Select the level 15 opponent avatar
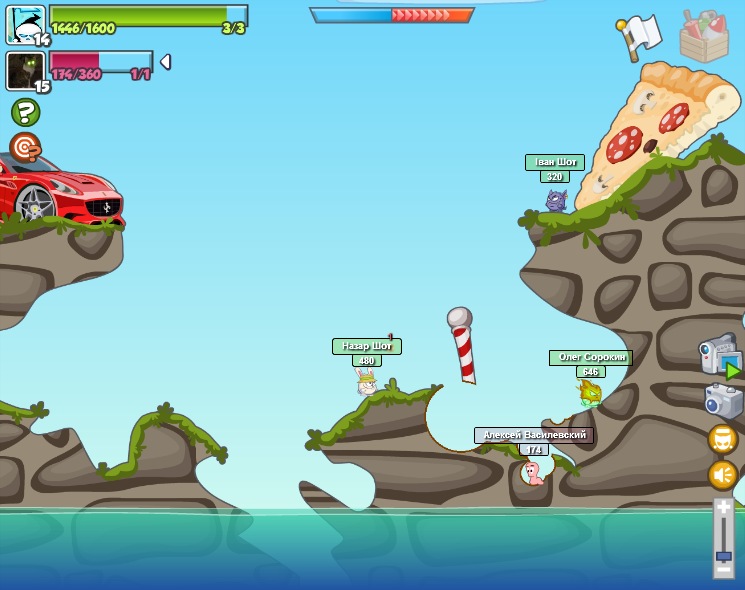This screenshot has height=590, width=745. pyautogui.click(x=25, y=71)
